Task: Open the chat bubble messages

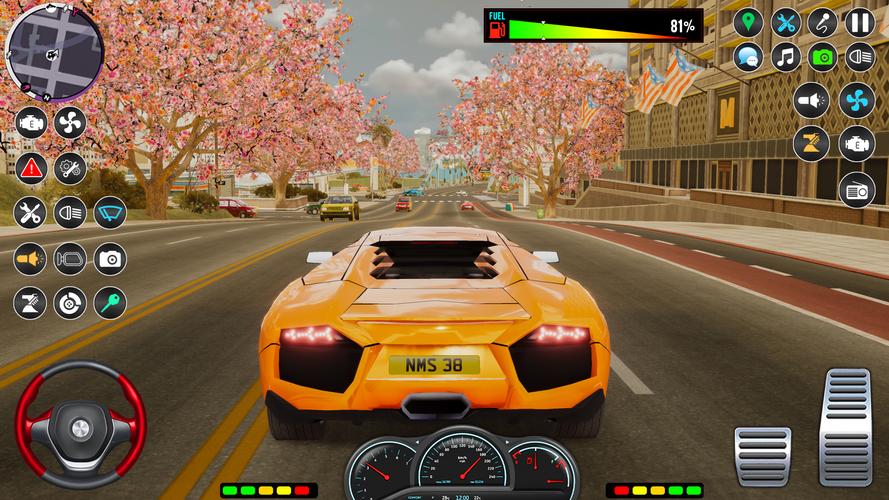Action: point(748,57)
